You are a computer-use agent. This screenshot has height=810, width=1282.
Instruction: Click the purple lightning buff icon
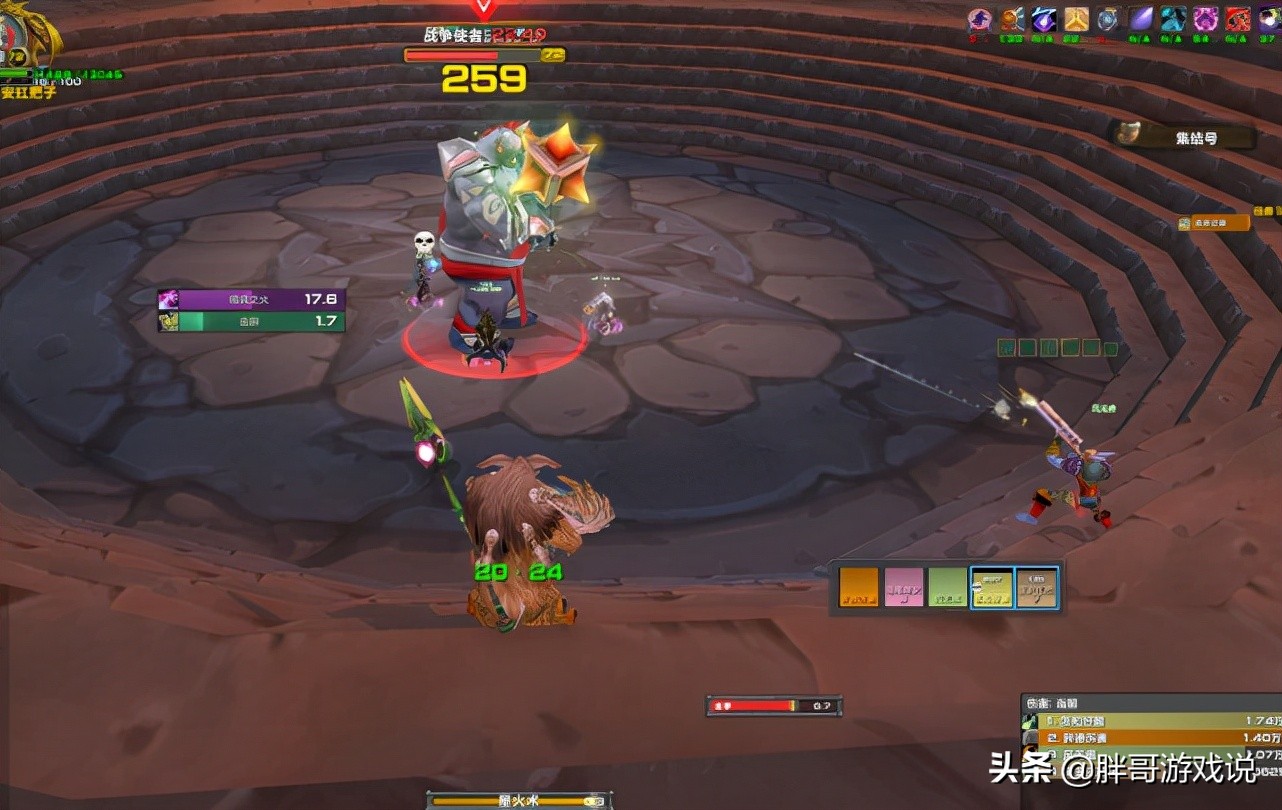coord(1044,19)
